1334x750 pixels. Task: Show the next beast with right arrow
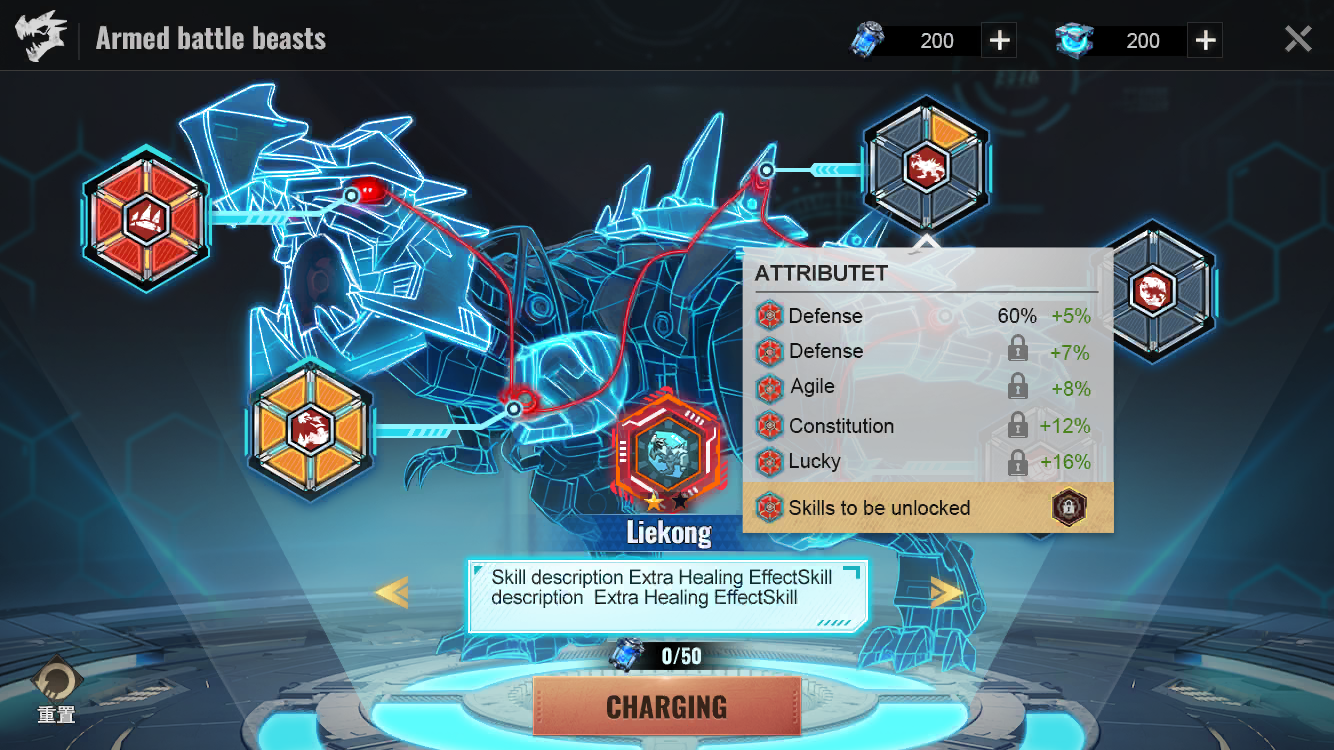[x=946, y=592]
